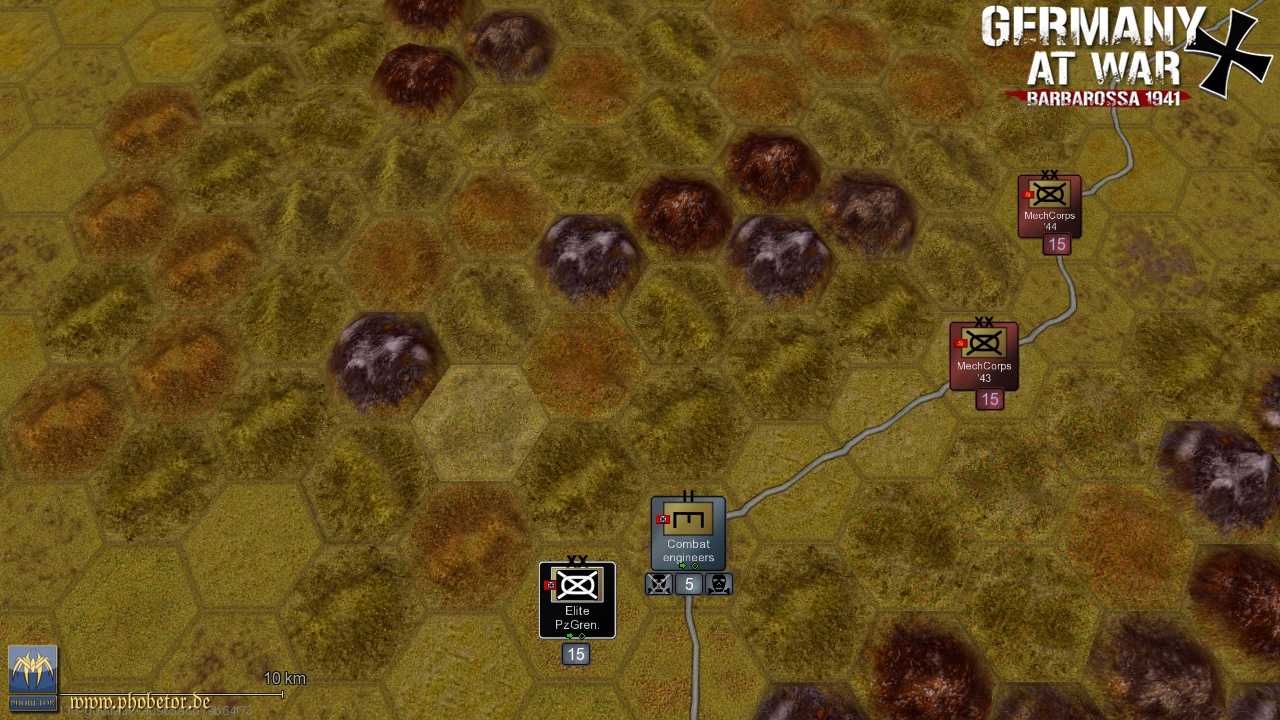Image resolution: width=1280 pixels, height=720 pixels.
Task: Click the green movement arrow under Combat engineers
Action: 682,565
